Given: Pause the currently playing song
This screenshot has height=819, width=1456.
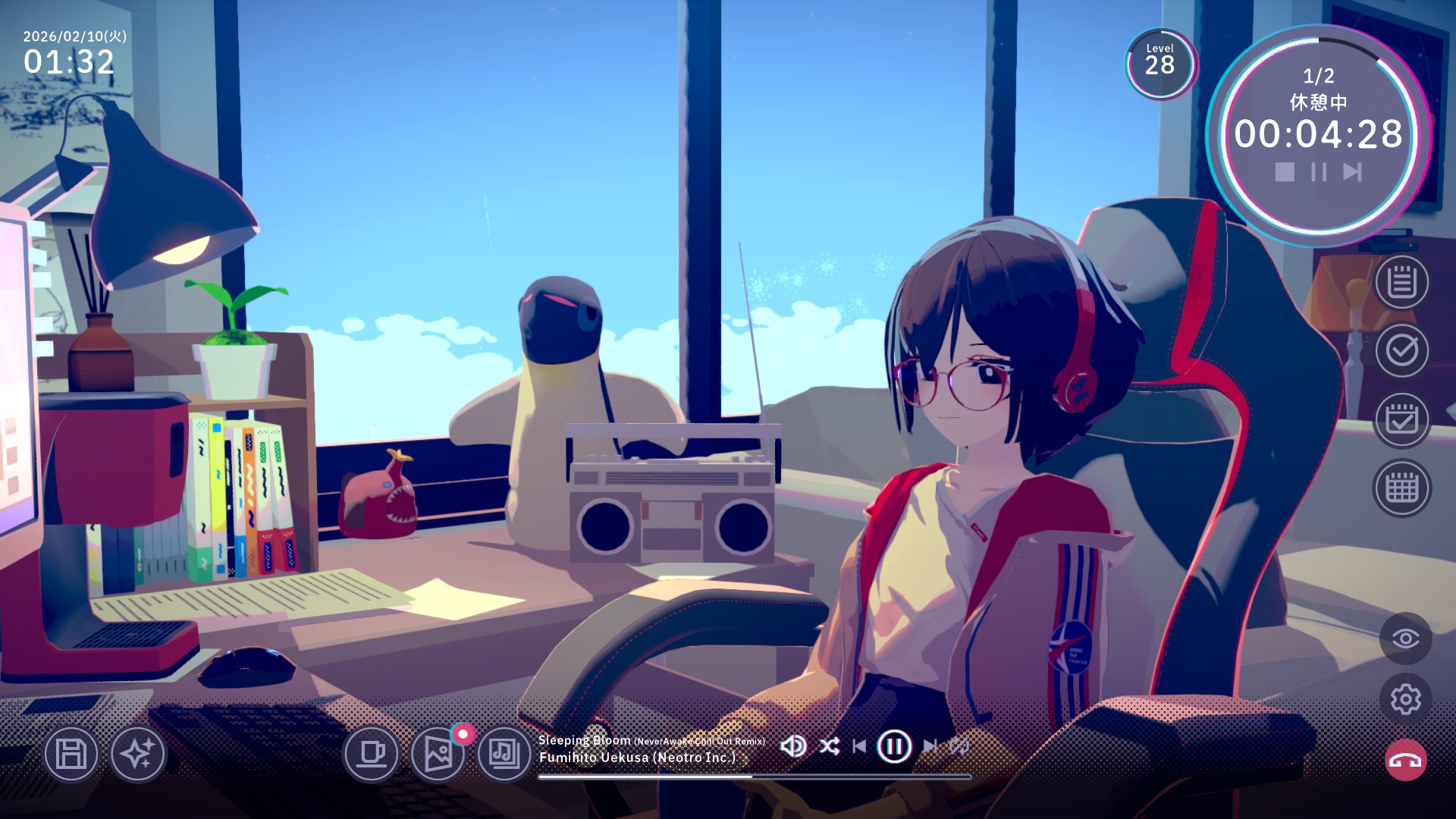Looking at the screenshot, I should (x=896, y=746).
